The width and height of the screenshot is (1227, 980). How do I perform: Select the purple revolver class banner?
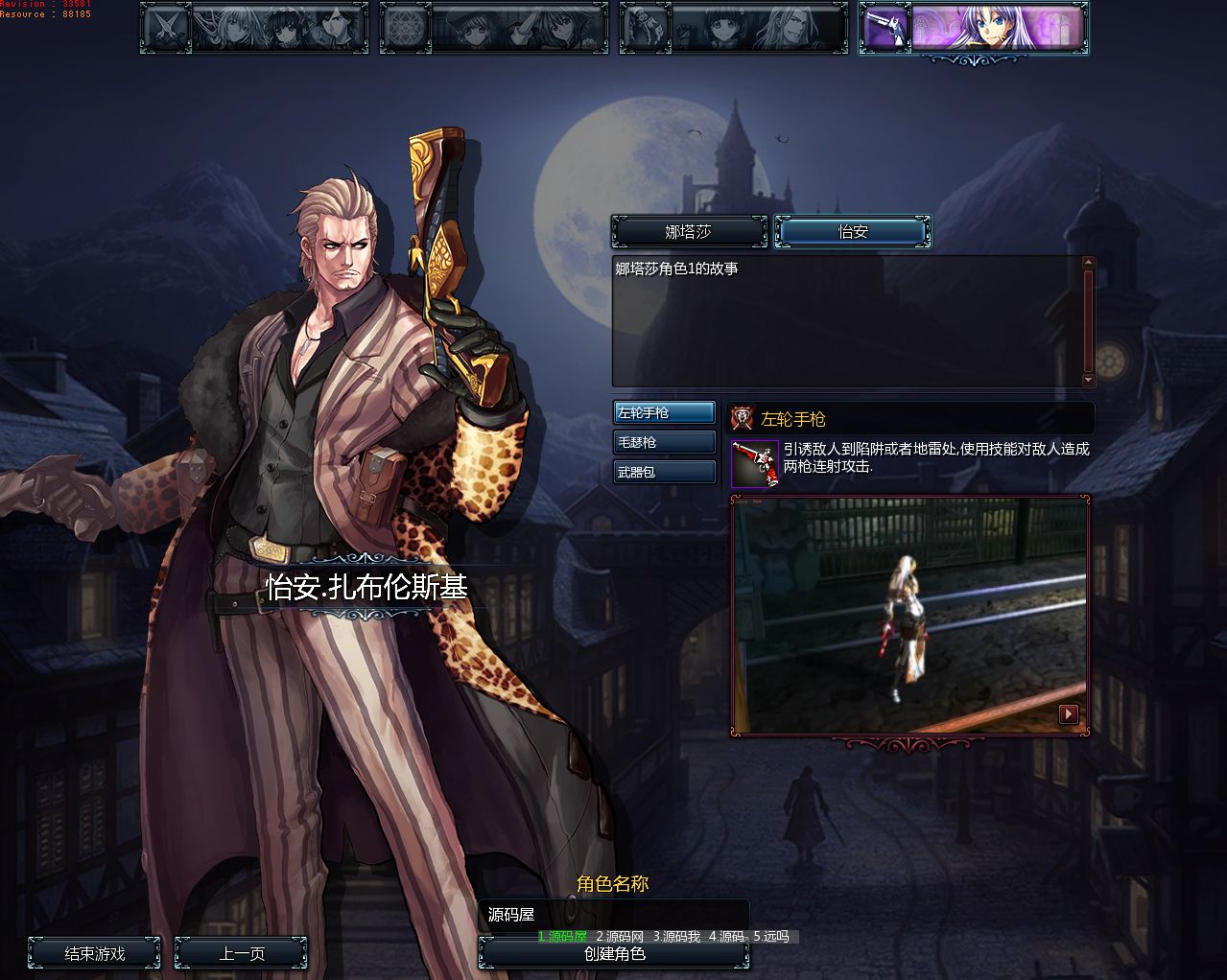point(974,28)
